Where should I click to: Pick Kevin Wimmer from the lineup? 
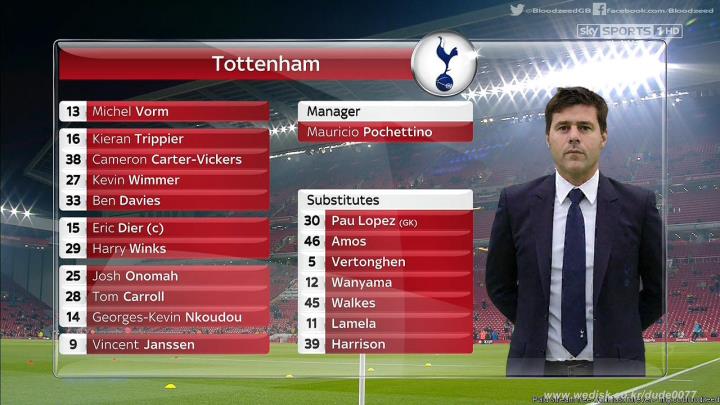pyautogui.click(x=165, y=180)
